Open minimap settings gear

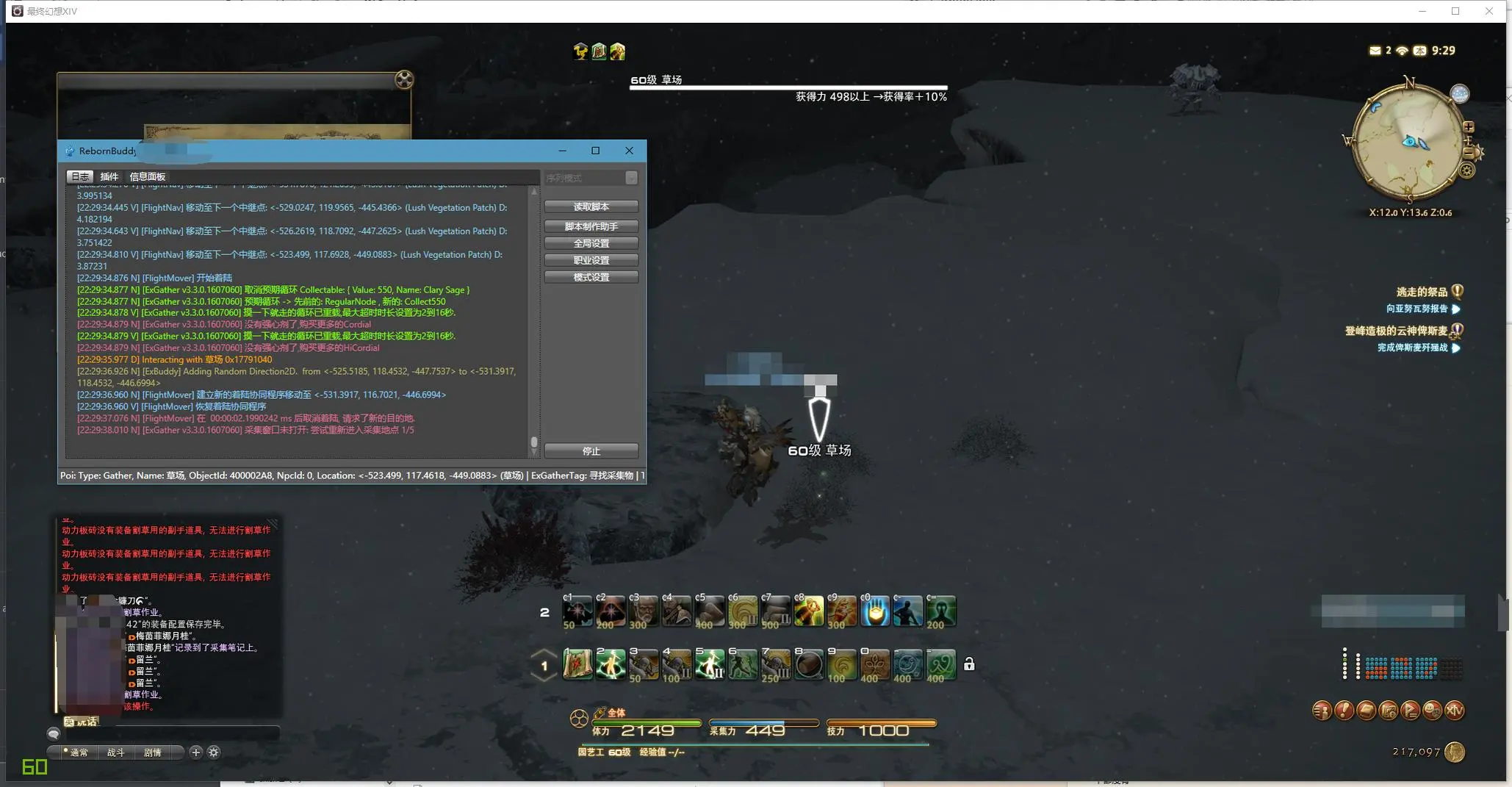(1466, 170)
